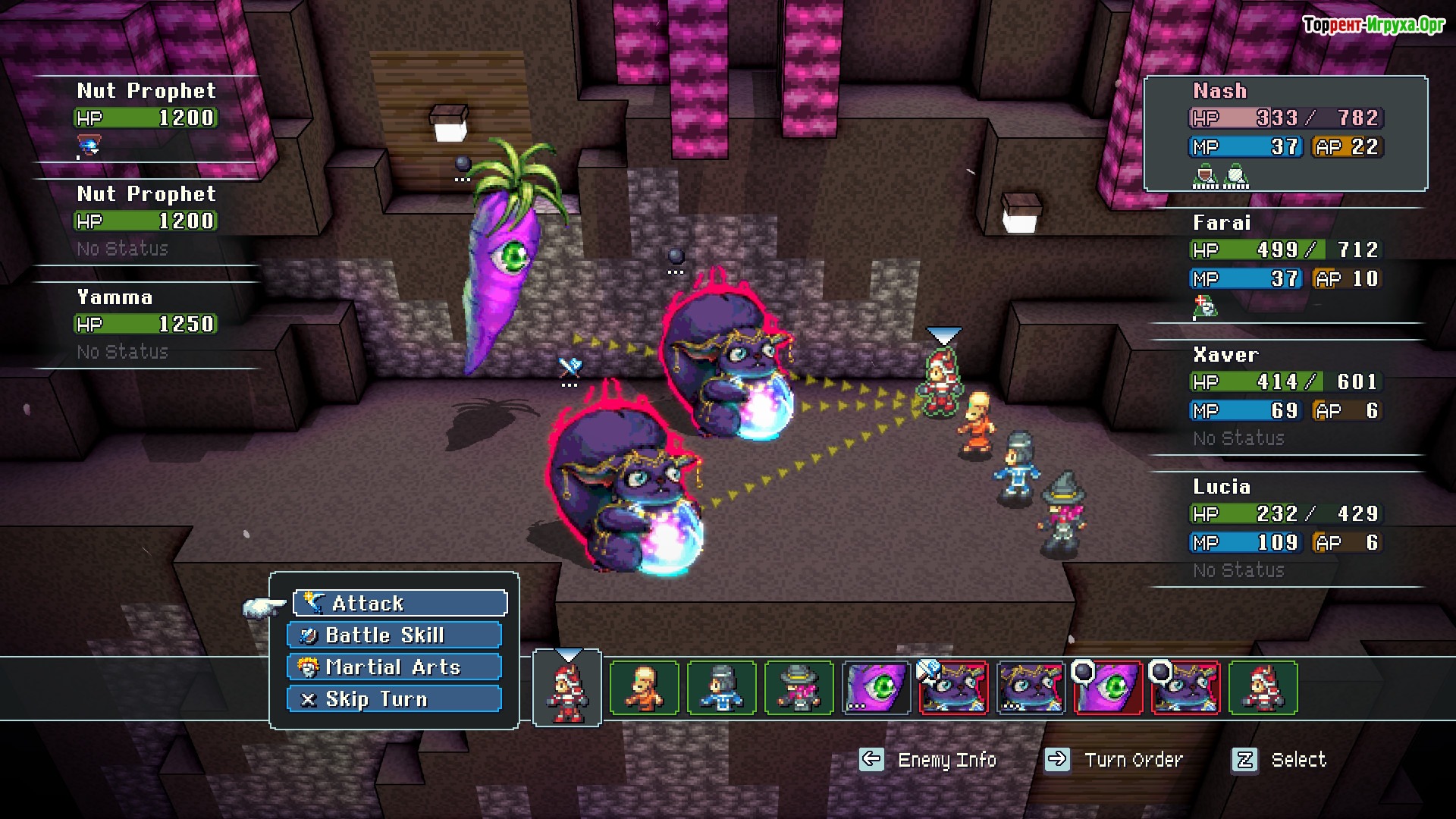
Task: Select the Attack command
Action: 400,604
